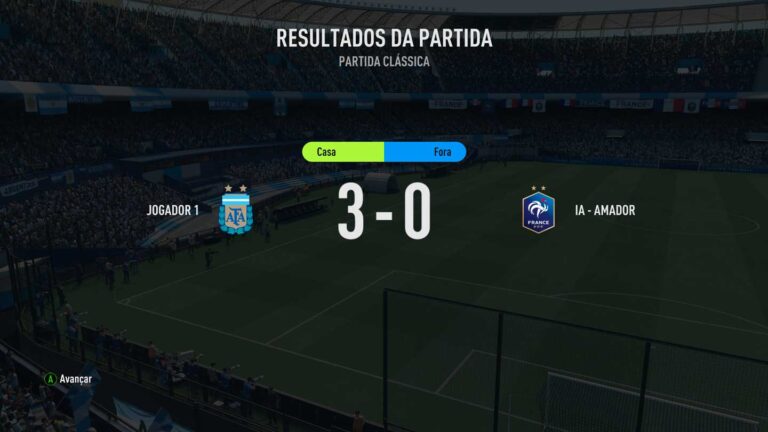768x432 pixels.
Task: Click the Argentina team crest
Action: pyautogui.click(x=236, y=210)
